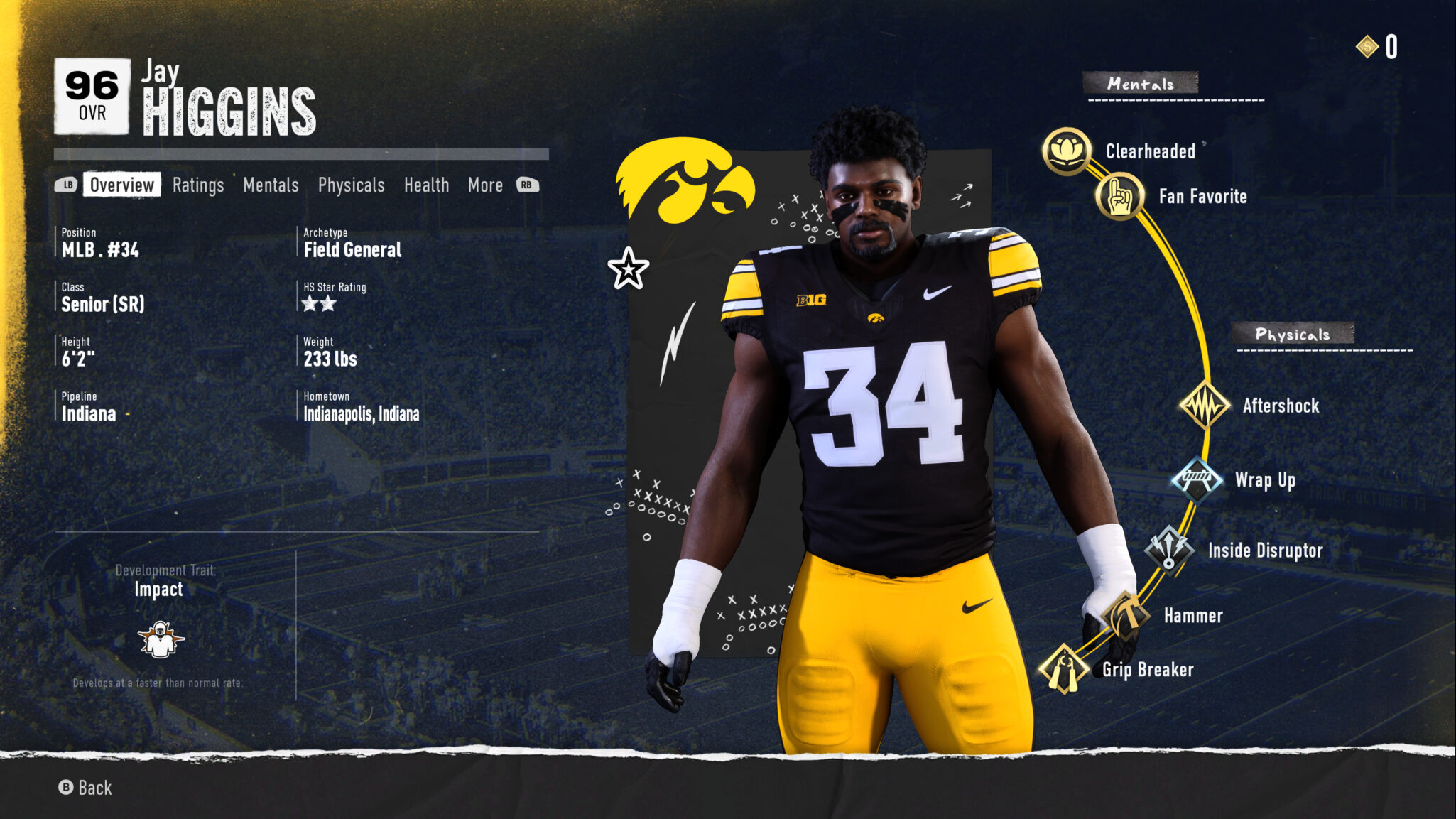Screen dimensions: 1456x819
Task: Stay on the Overview tab
Action: [121, 185]
